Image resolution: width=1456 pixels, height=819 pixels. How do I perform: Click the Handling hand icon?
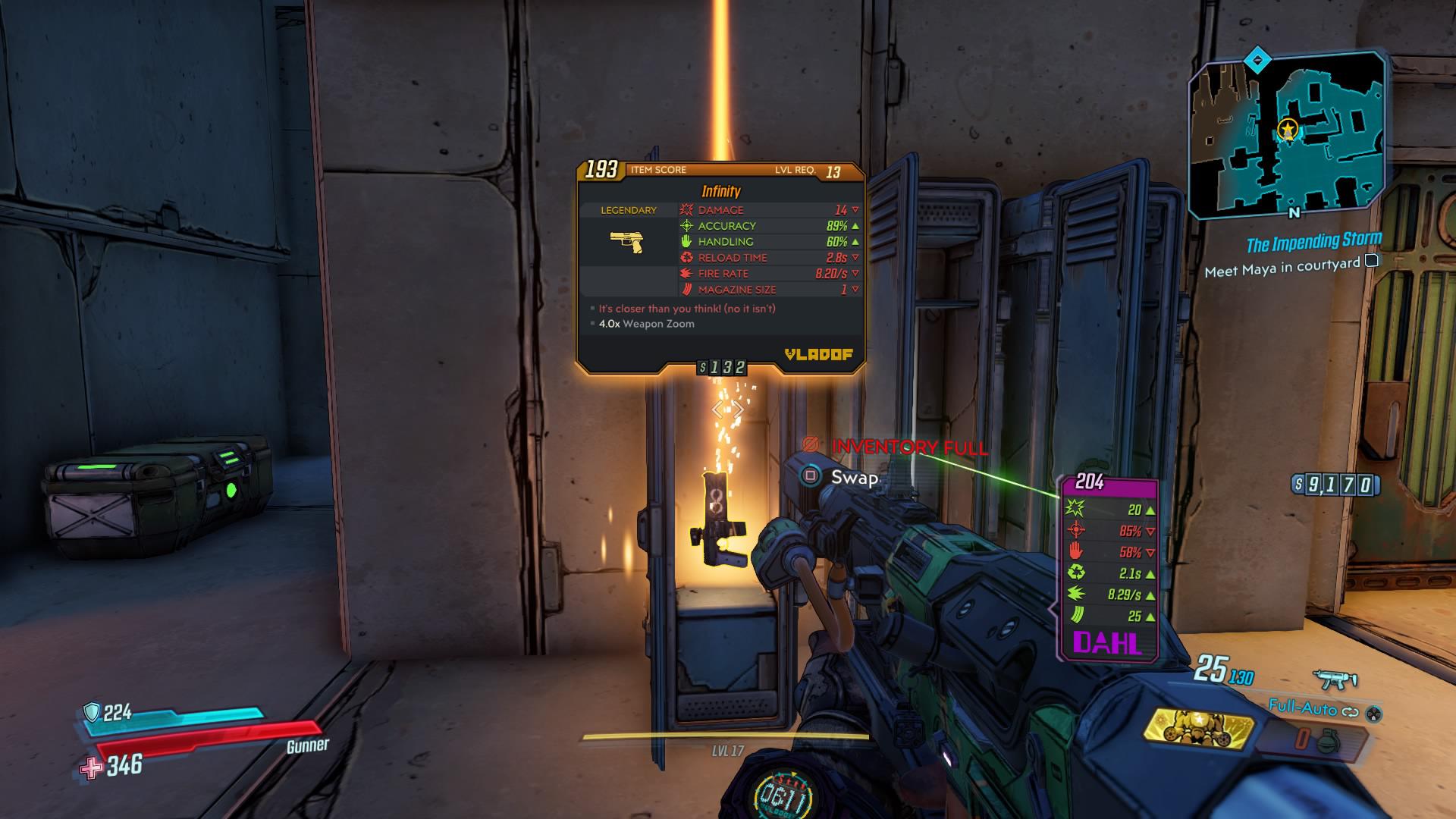click(686, 242)
